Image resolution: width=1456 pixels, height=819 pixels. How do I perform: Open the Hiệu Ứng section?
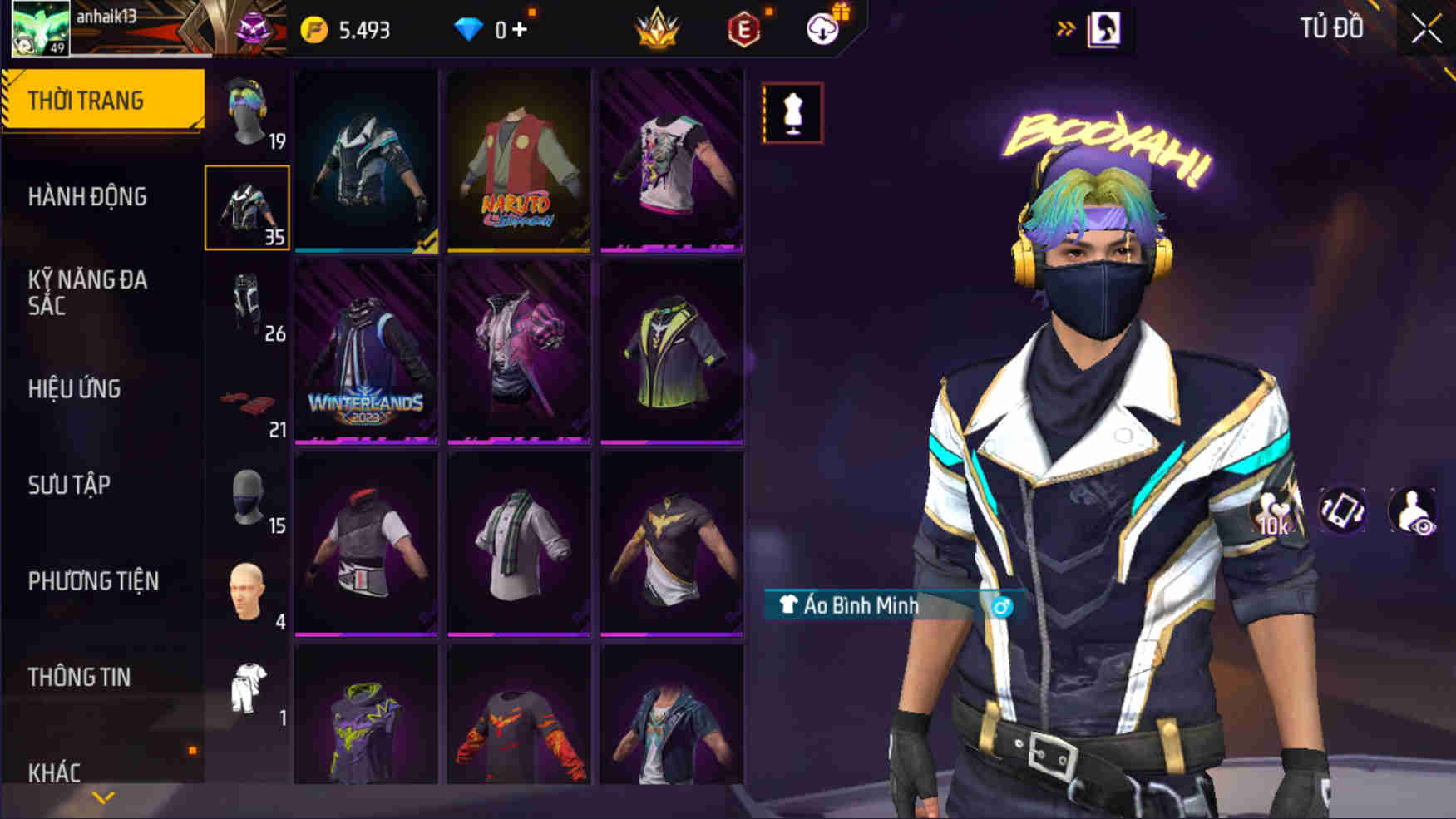[x=75, y=389]
